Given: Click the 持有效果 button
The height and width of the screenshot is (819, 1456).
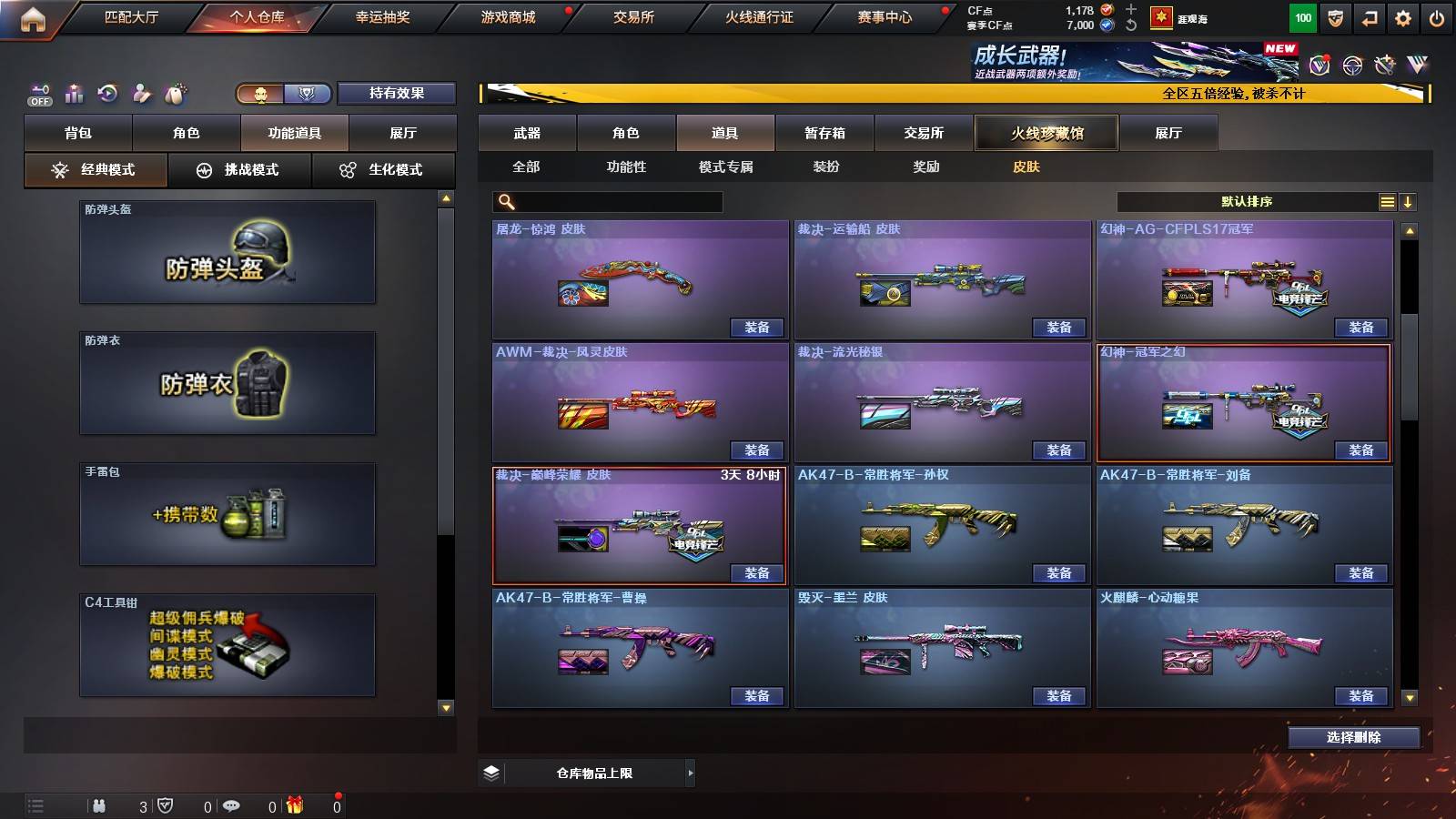Looking at the screenshot, I should (x=398, y=94).
